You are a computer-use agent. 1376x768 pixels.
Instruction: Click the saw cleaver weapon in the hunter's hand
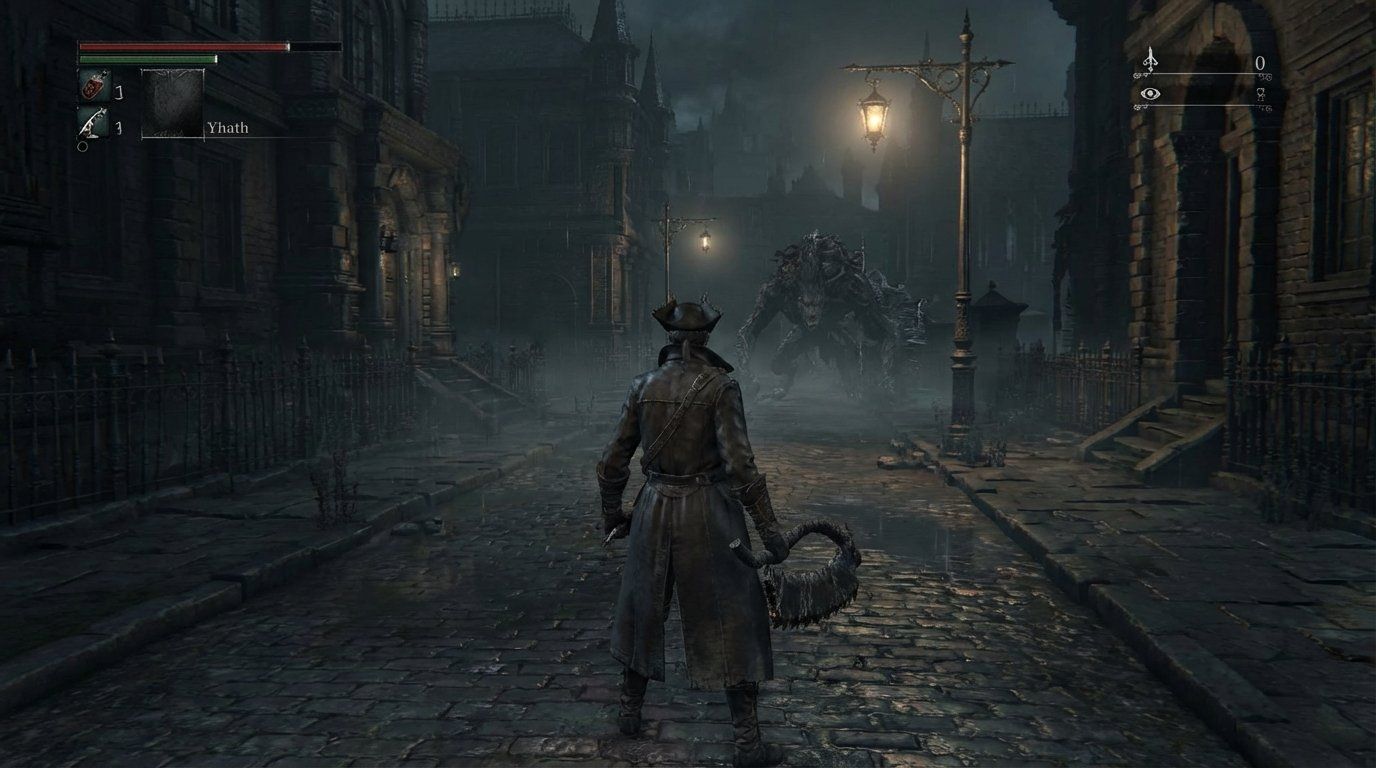810,575
